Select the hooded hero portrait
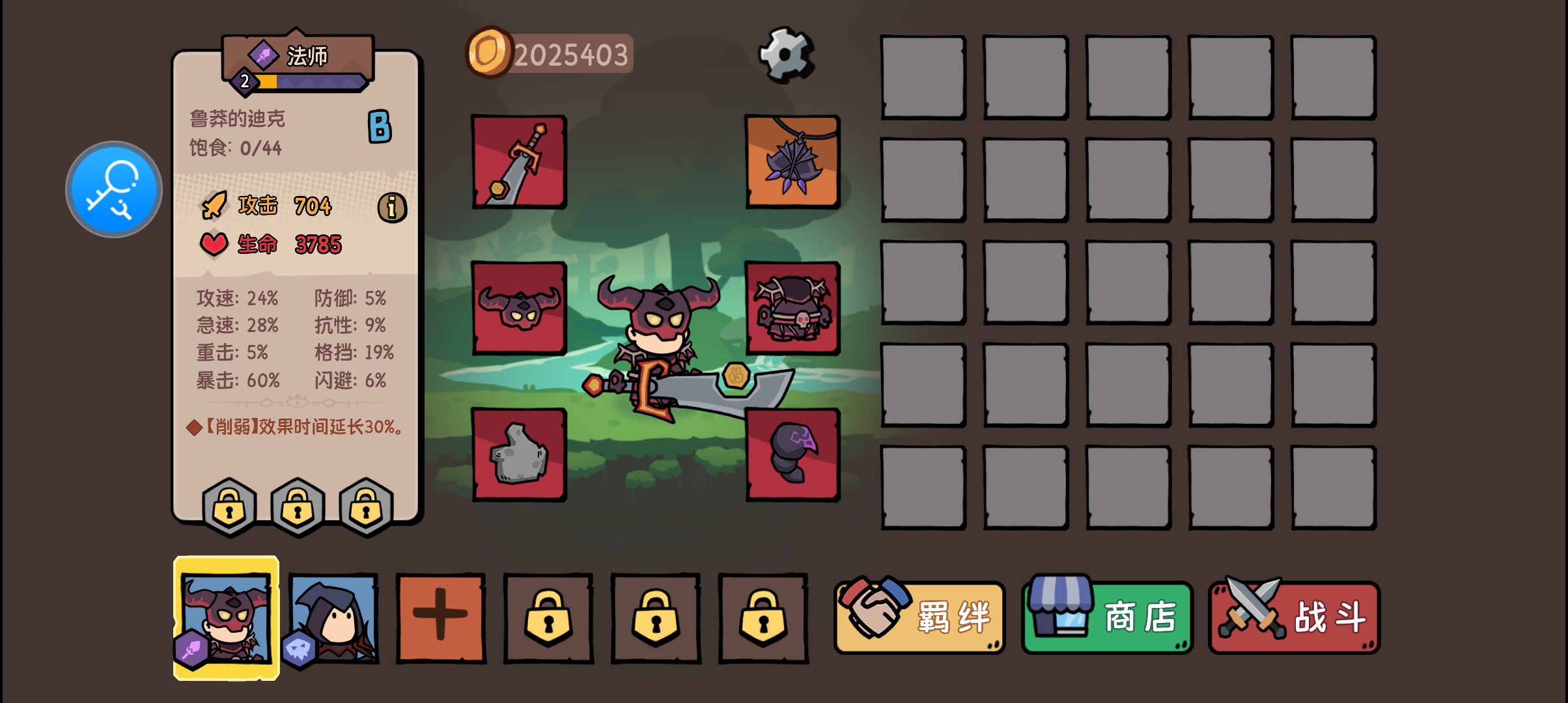This screenshot has height=703, width=1568. [x=333, y=618]
